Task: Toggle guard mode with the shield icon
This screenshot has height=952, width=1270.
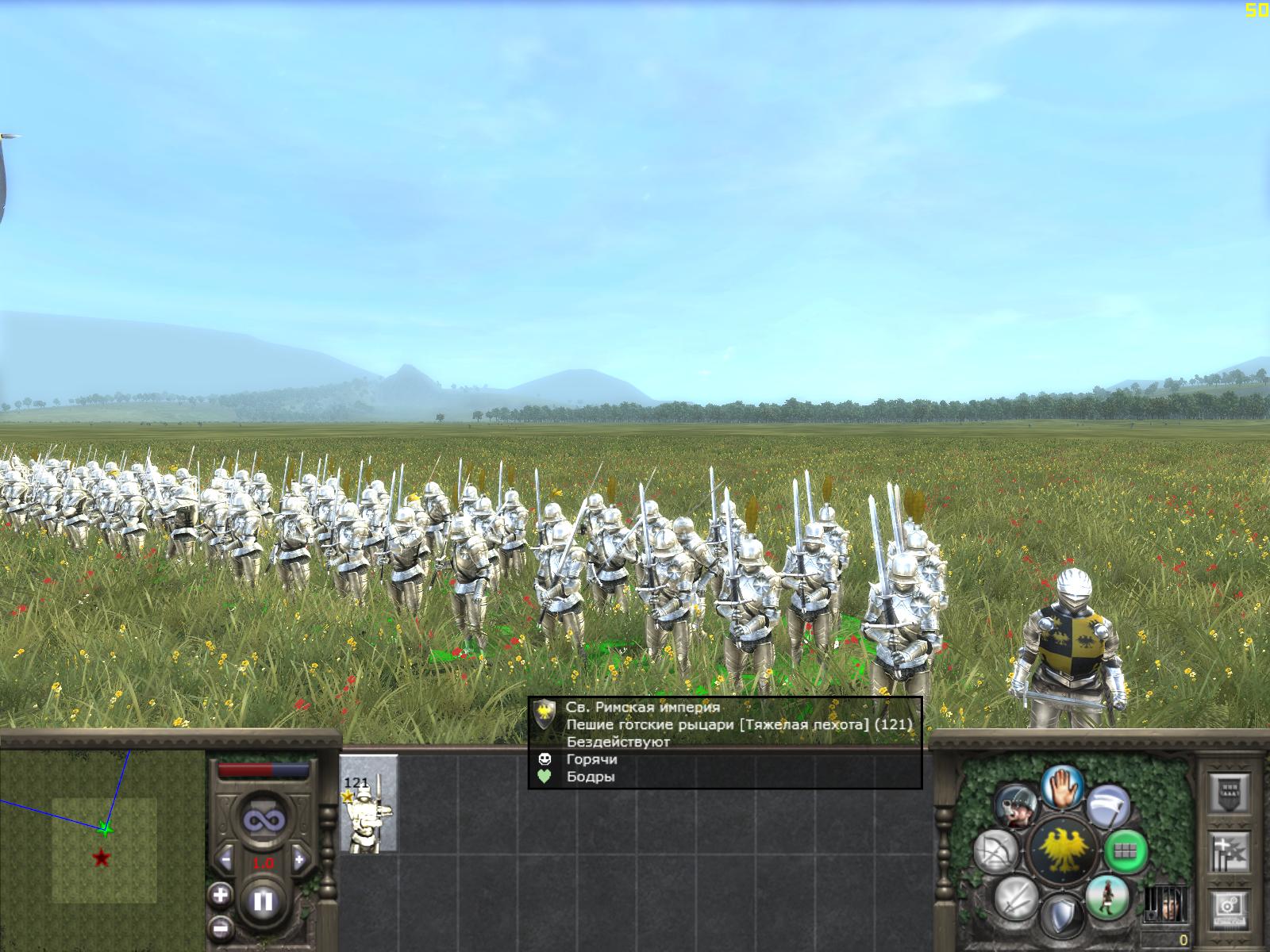Action: [x=1062, y=915]
